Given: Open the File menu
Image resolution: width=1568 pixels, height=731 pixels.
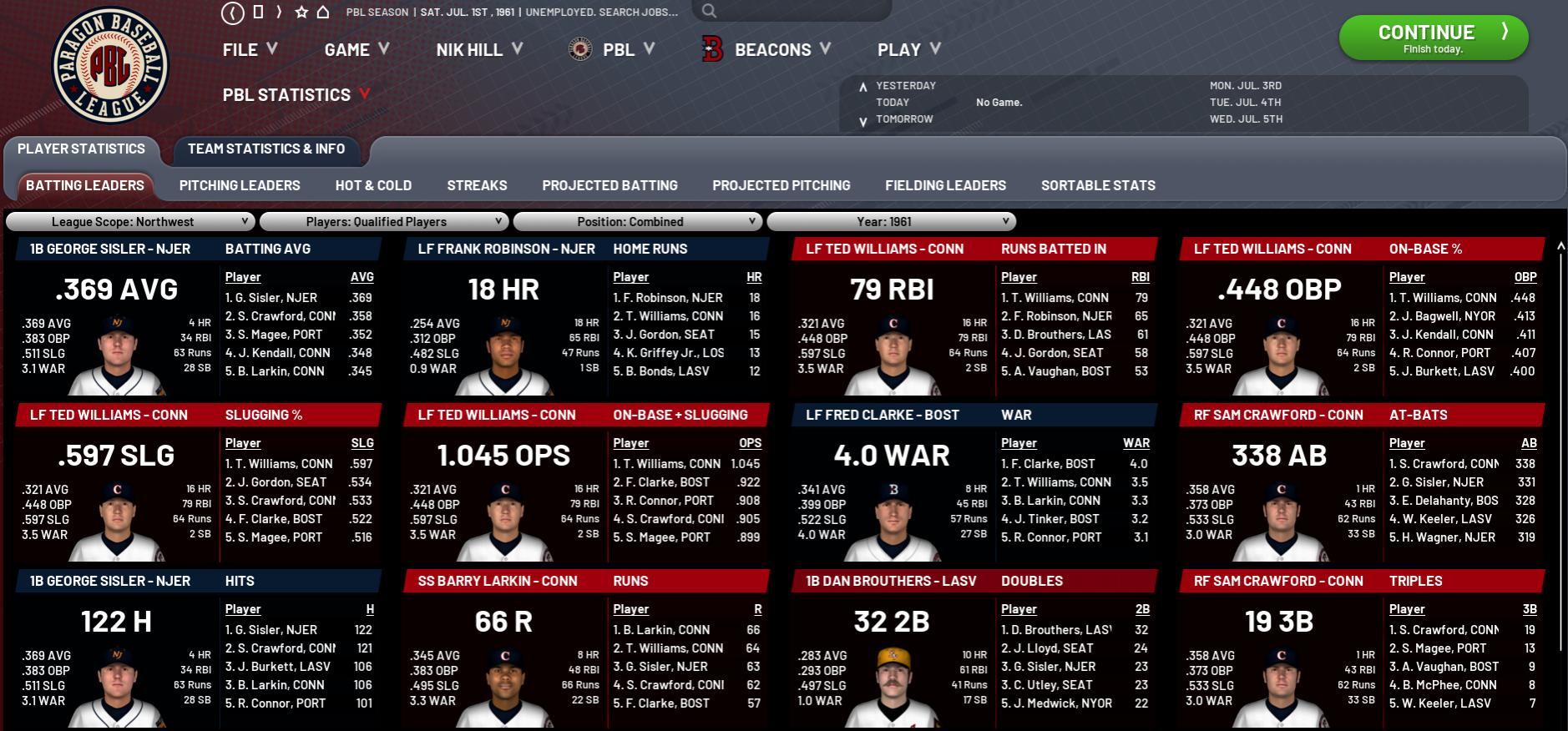Looking at the screenshot, I should (249, 50).
